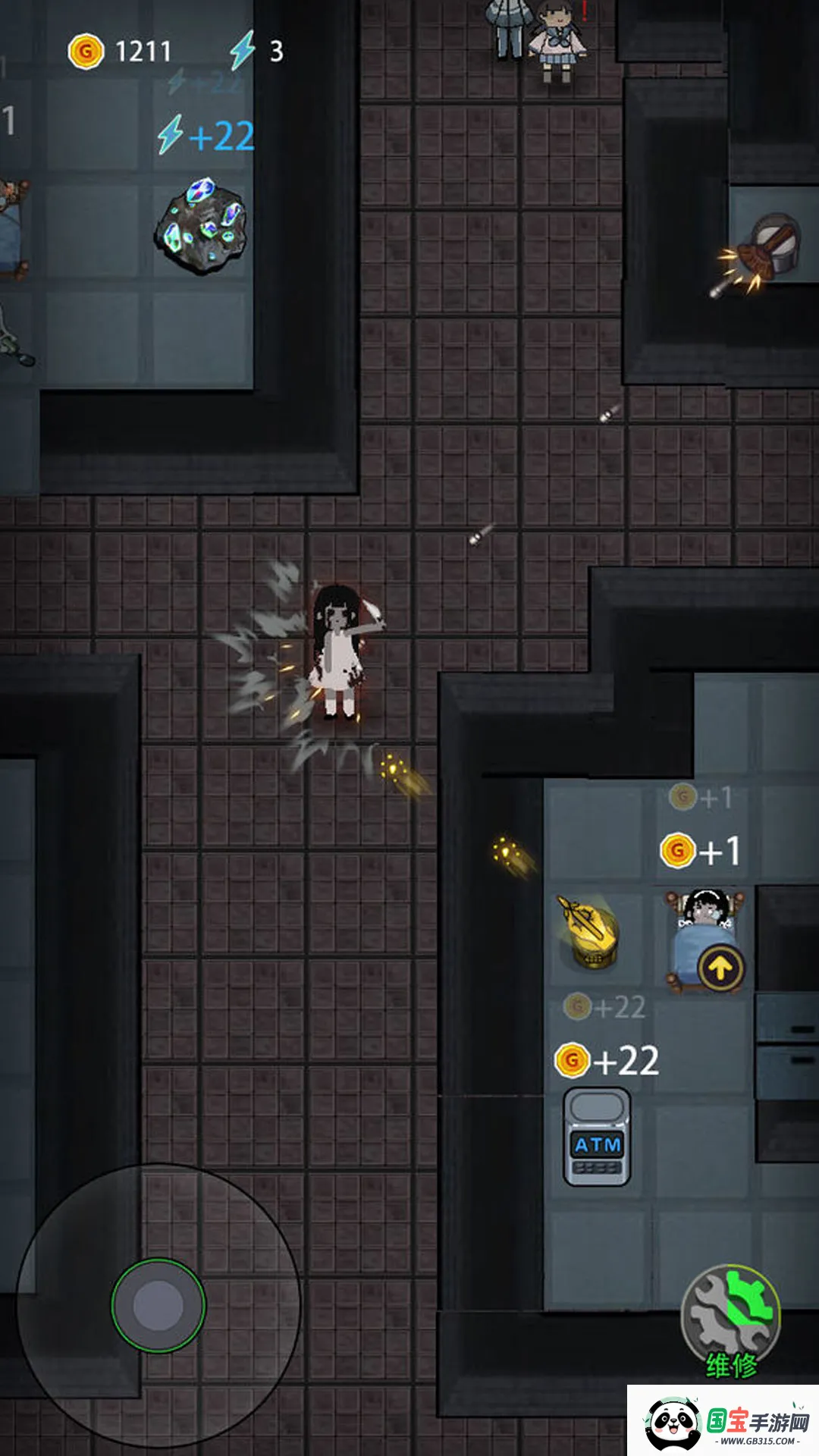Tap the bed's yellow upgrade arrow
819x1456 pixels.
coord(720,968)
